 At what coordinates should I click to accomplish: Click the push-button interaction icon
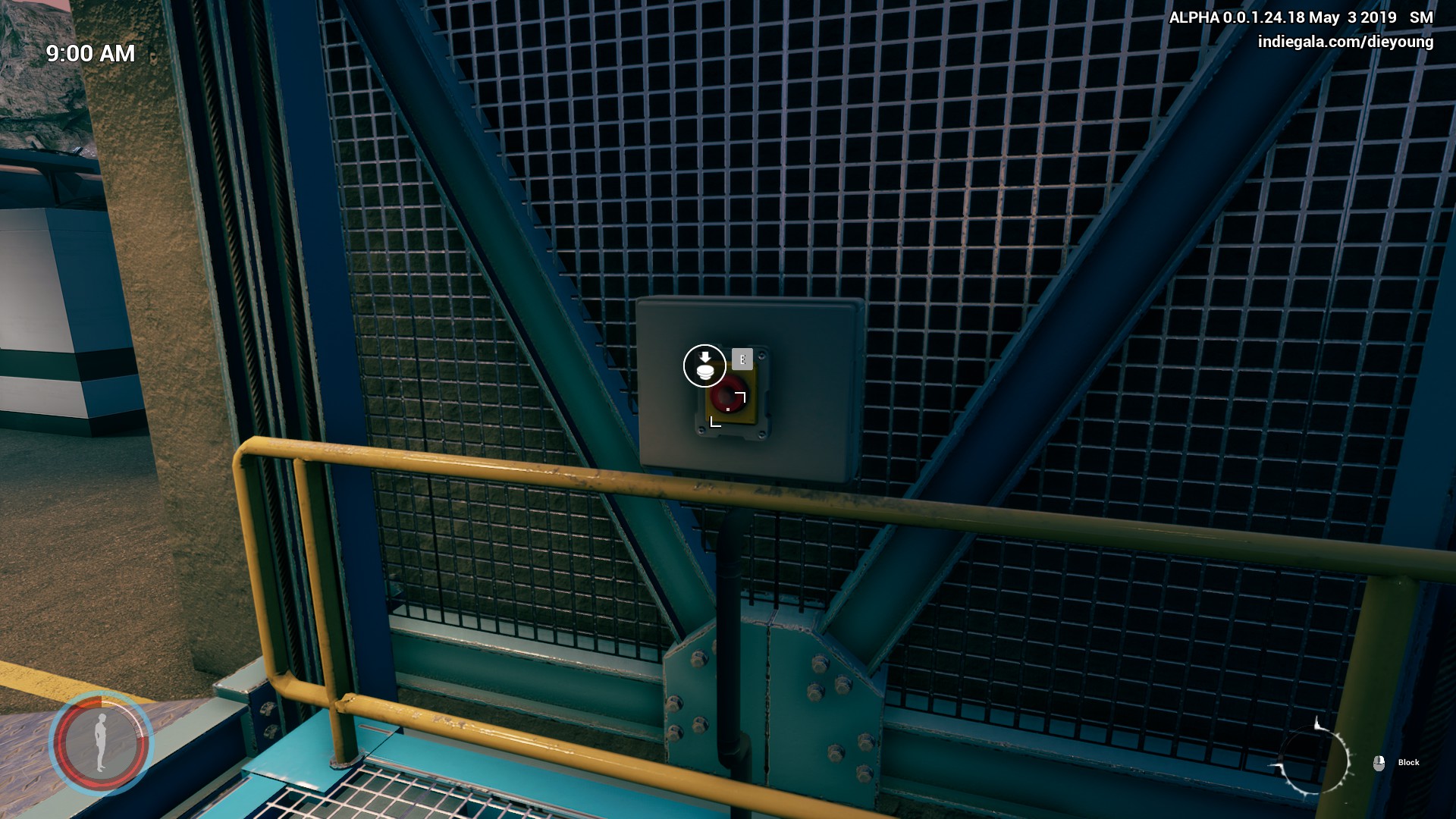(x=704, y=366)
